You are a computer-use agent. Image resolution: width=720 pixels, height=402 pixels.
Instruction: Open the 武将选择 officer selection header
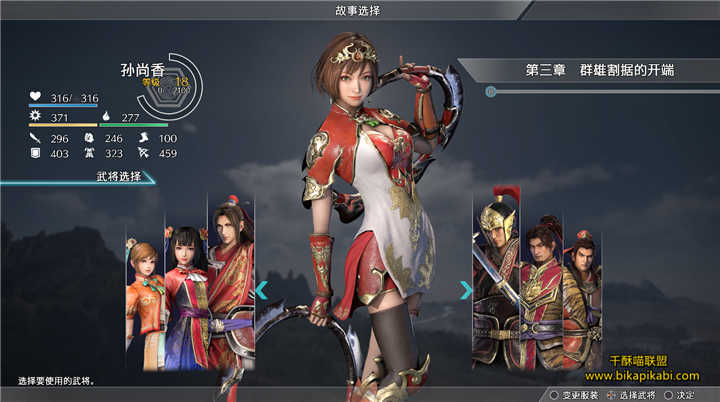[x=110, y=177]
